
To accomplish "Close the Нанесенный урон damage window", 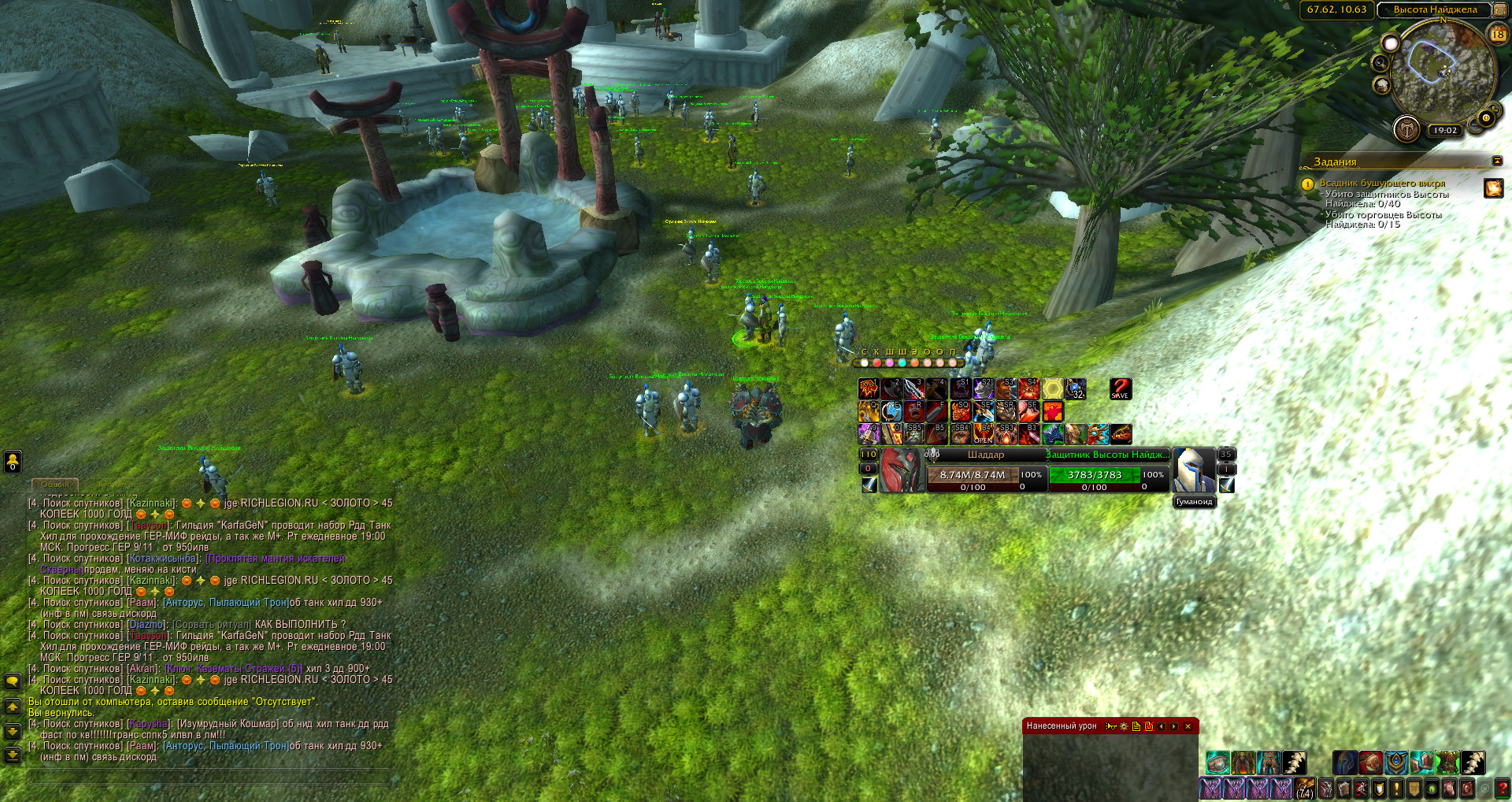I will pos(1188,726).
